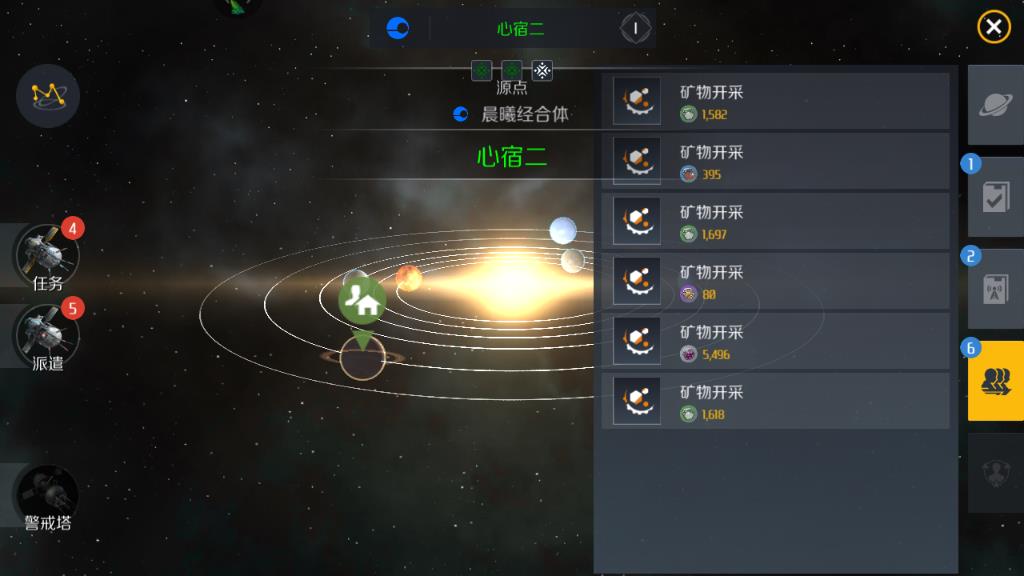Switch to the checklist tab with badge 1
This screenshot has height=576, width=1024.
(995, 197)
